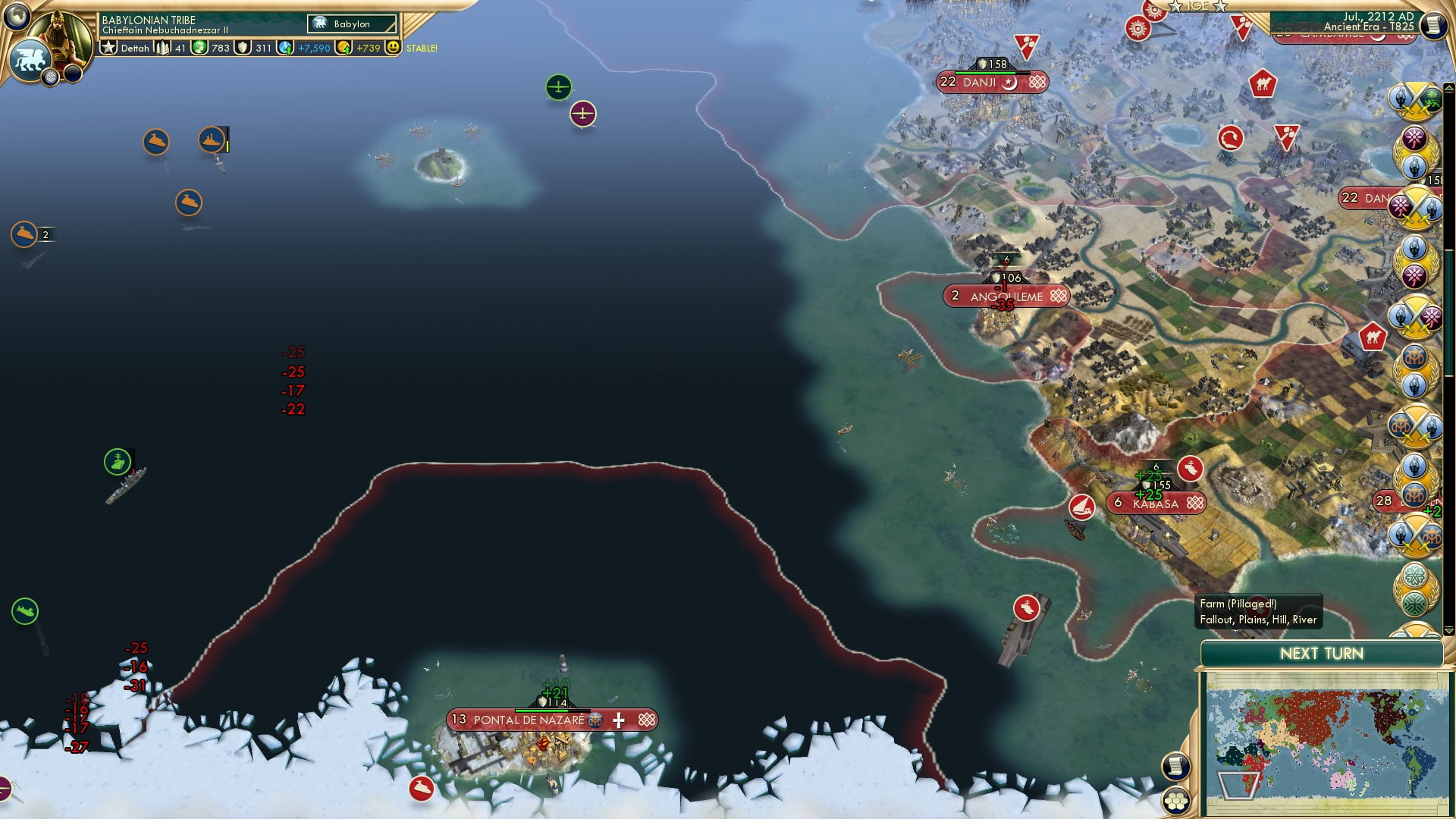Click the crossed-swords combat notification icon

(1409, 99)
